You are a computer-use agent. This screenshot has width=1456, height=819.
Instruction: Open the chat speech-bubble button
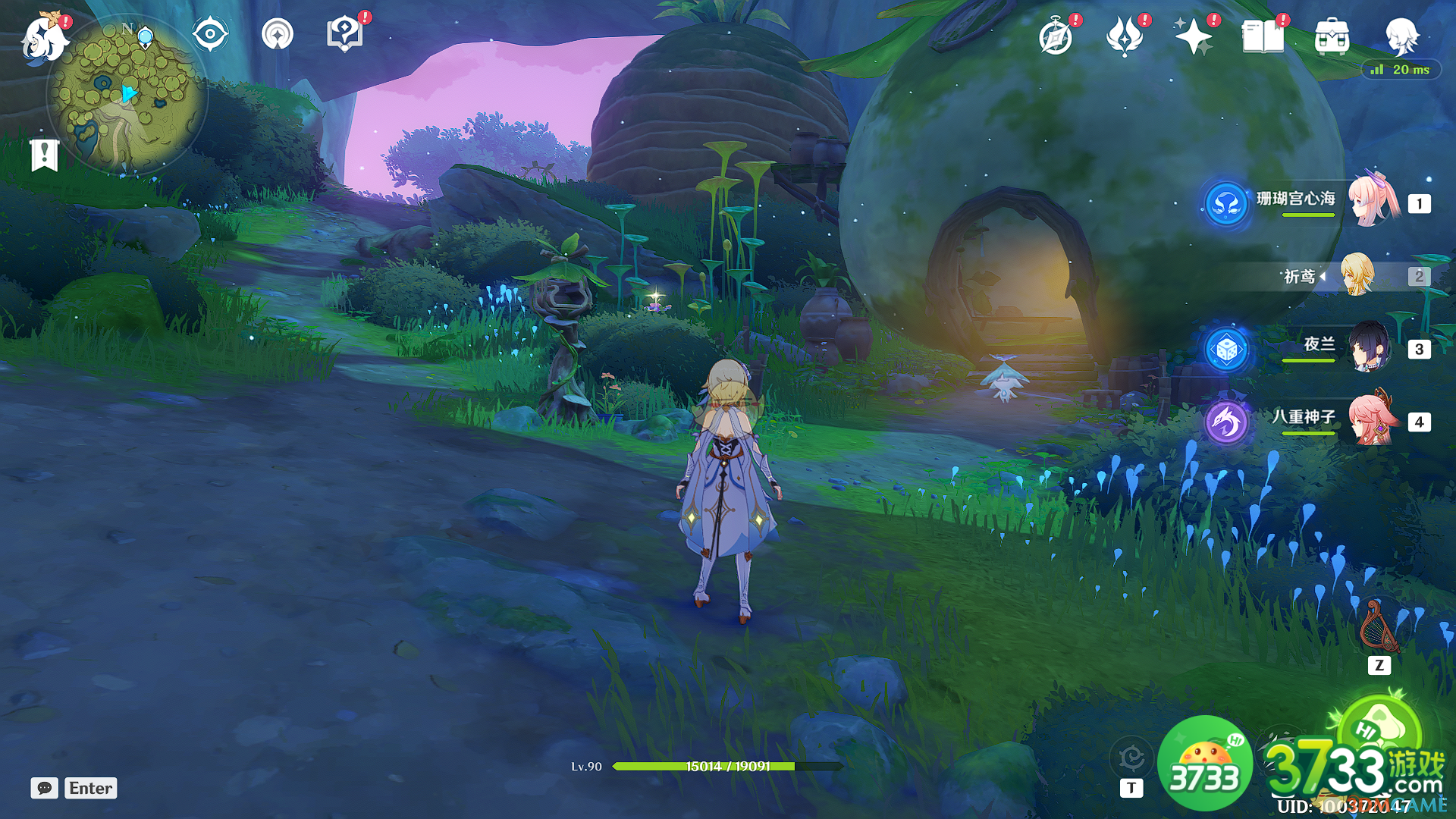pyautogui.click(x=45, y=788)
